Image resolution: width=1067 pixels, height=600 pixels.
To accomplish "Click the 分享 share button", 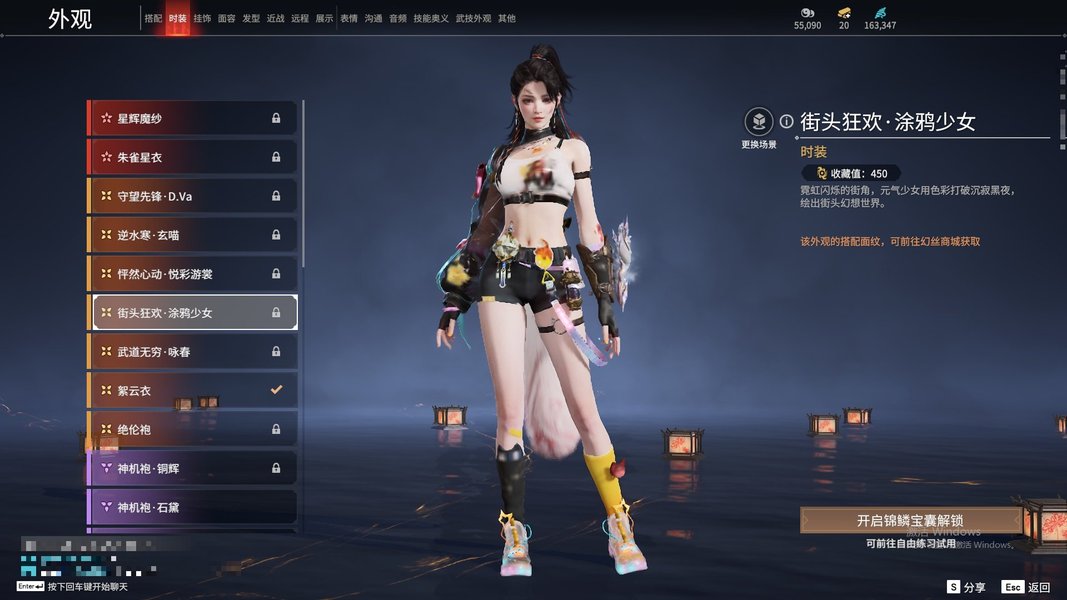I will 966,587.
